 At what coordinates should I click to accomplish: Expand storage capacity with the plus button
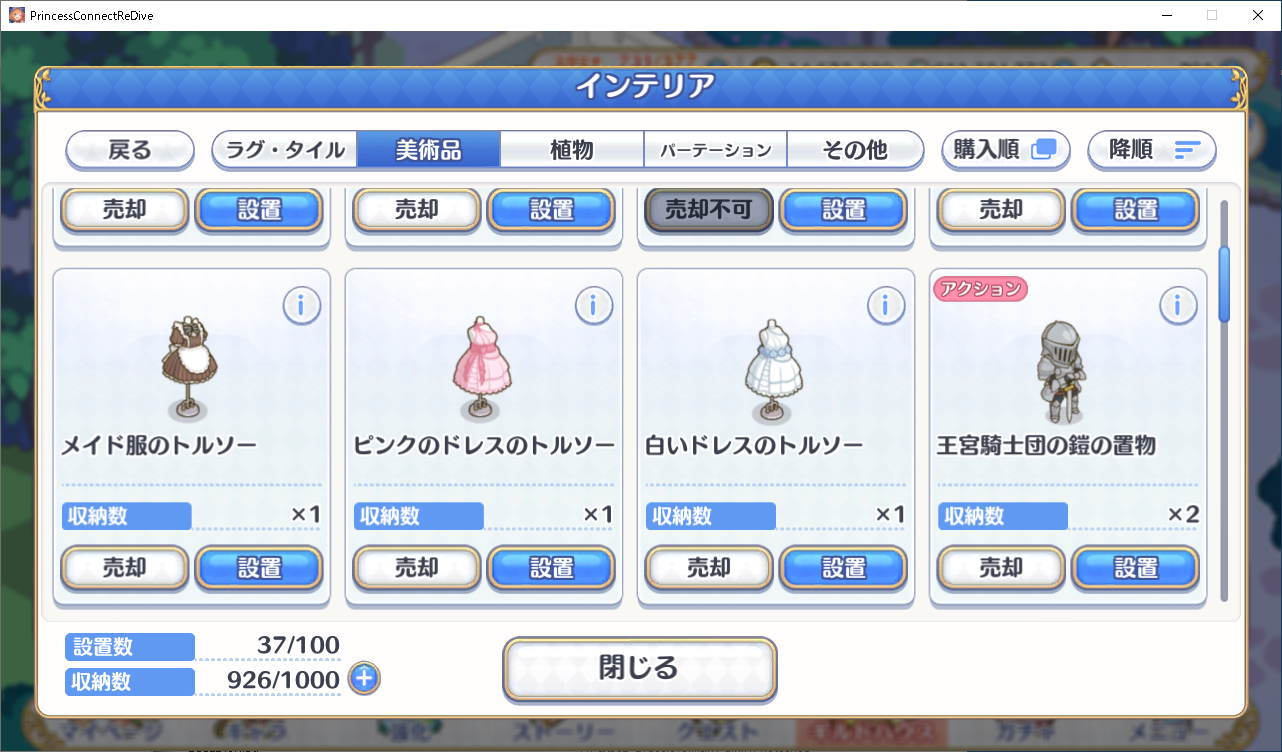coord(364,679)
